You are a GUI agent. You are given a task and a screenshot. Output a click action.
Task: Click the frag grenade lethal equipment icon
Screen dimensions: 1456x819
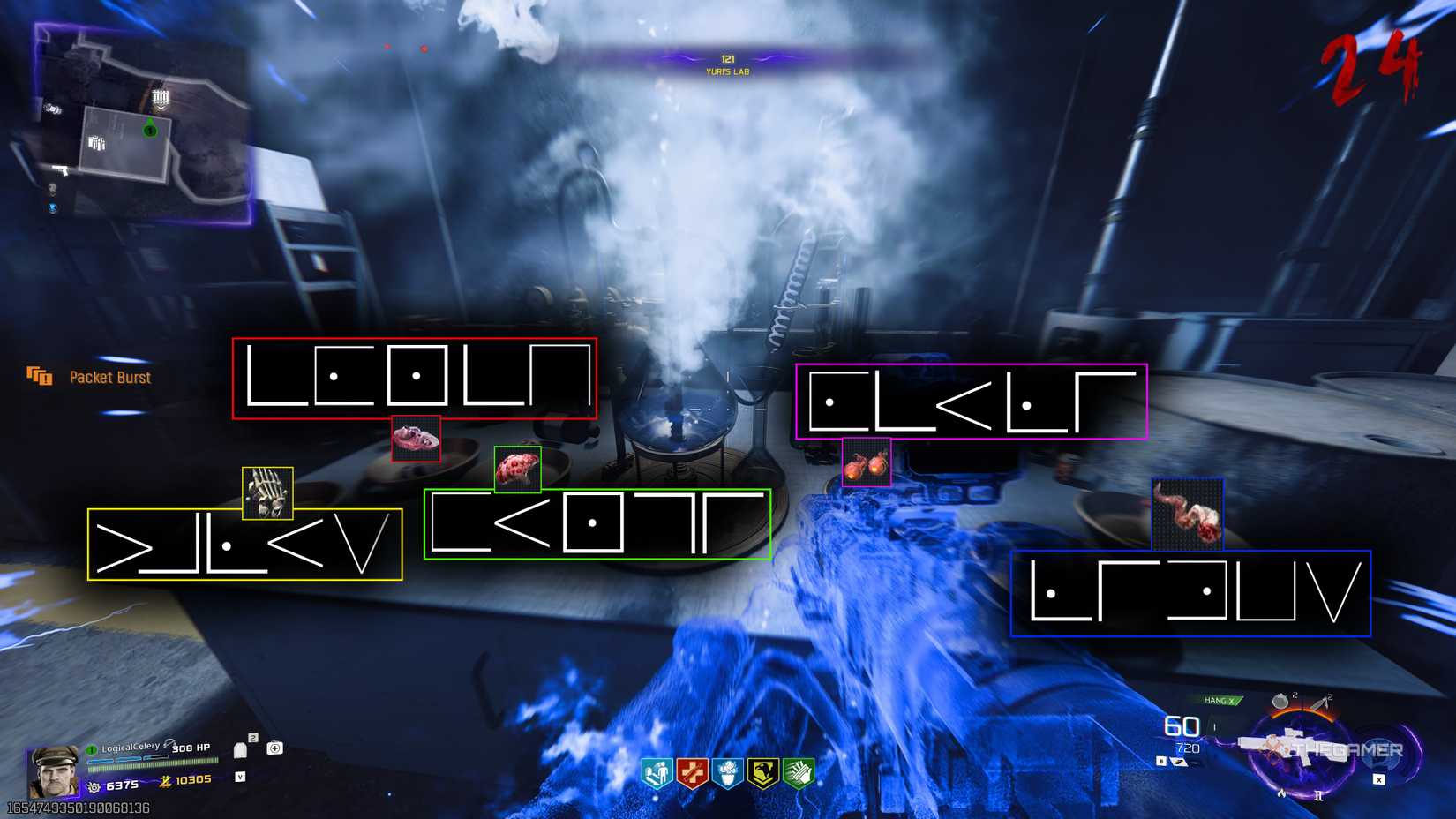click(x=1280, y=701)
